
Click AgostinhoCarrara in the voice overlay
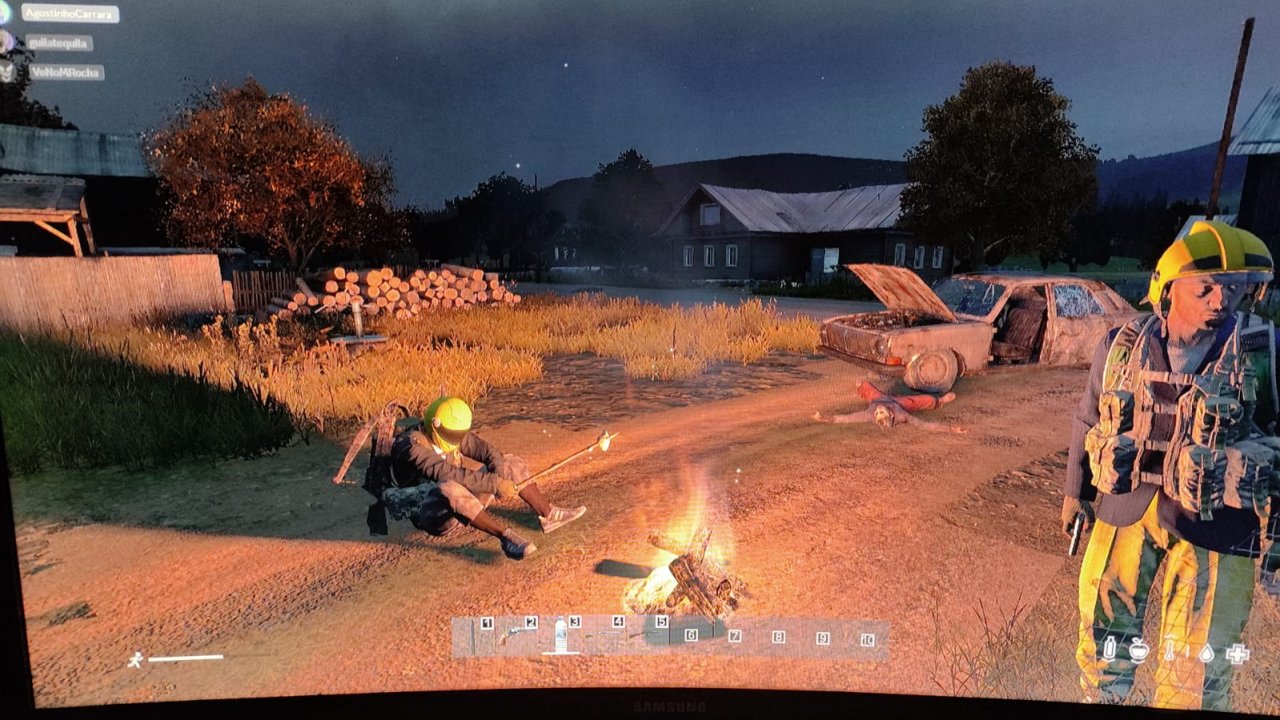(x=69, y=14)
